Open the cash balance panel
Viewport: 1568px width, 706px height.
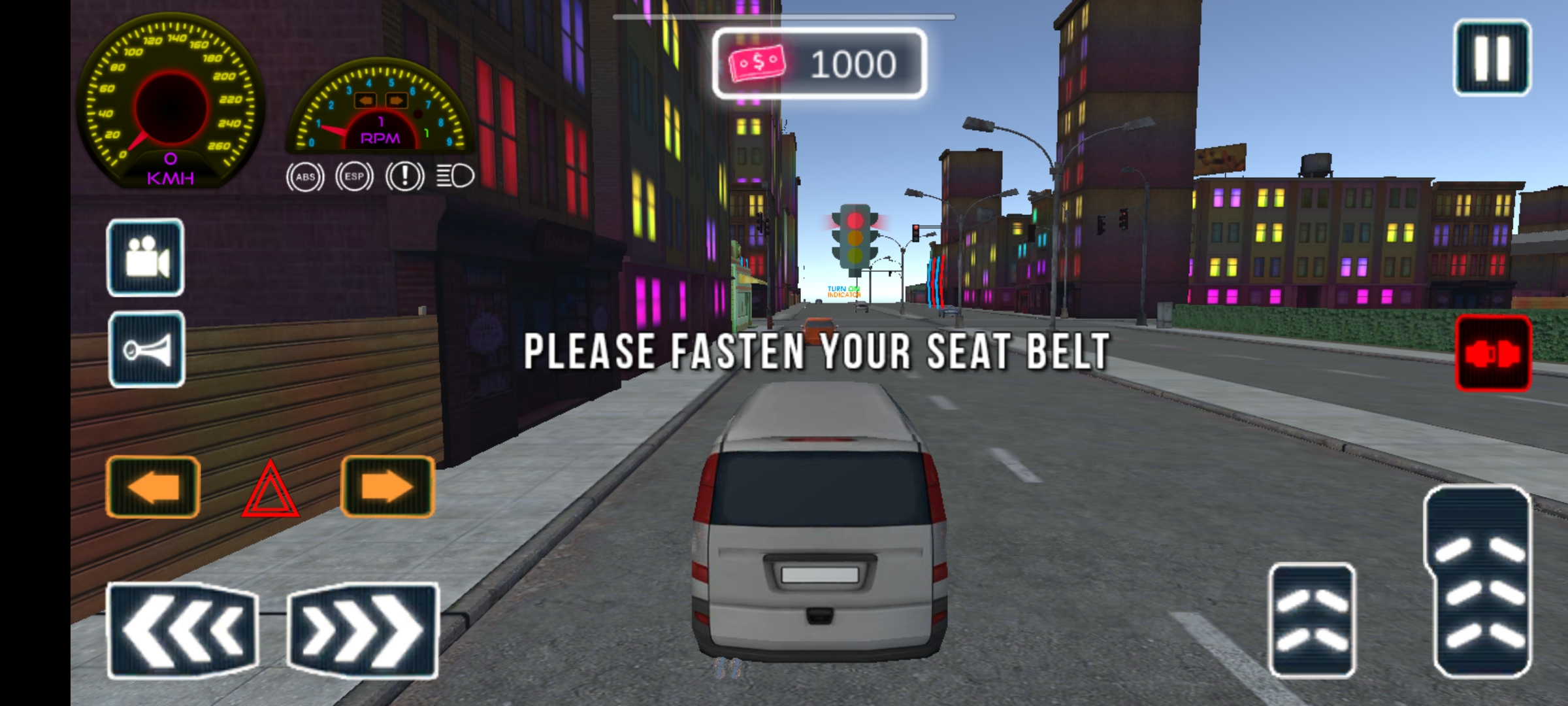[819, 64]
